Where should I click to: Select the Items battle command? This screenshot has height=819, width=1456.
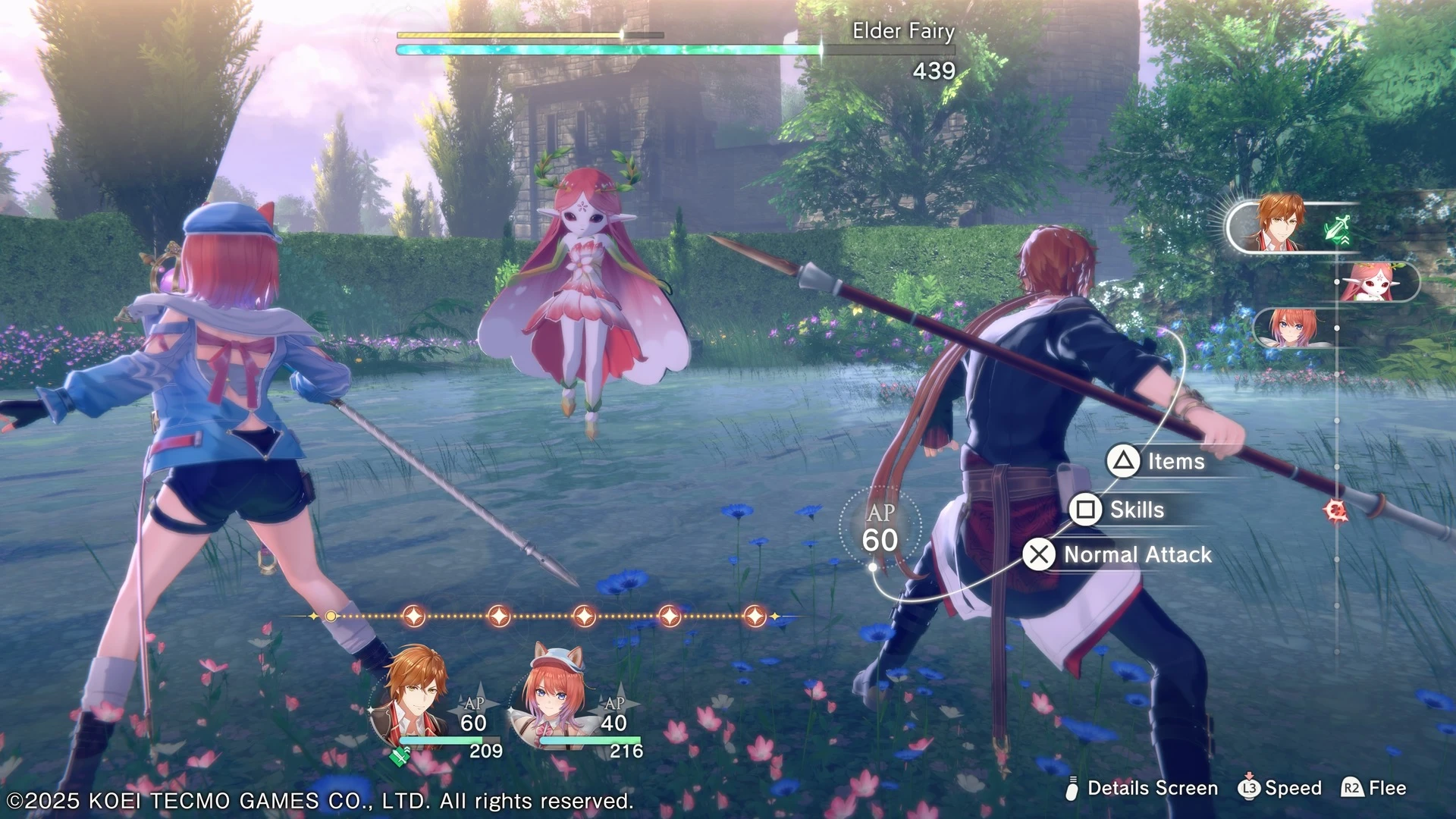[1157, 461]
